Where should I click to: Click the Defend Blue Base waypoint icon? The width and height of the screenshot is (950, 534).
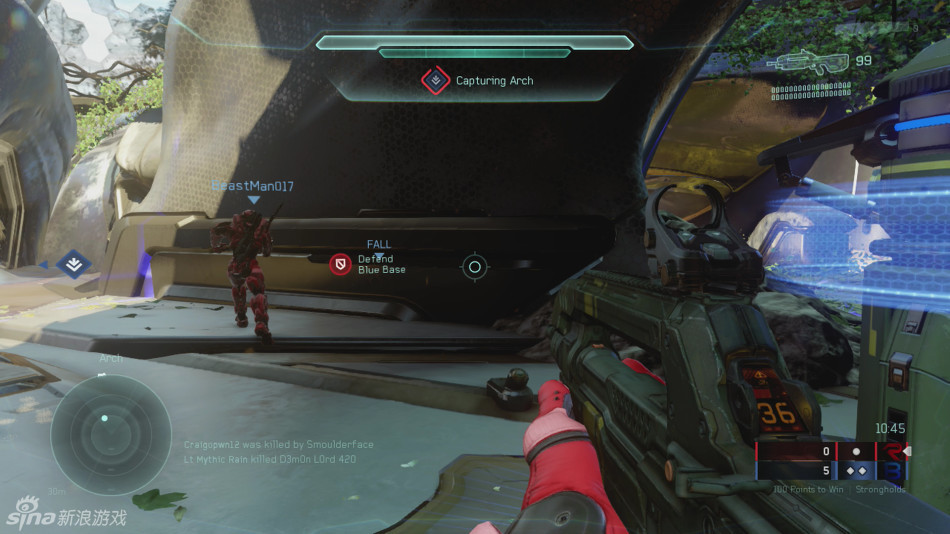(x=340, y=264)
